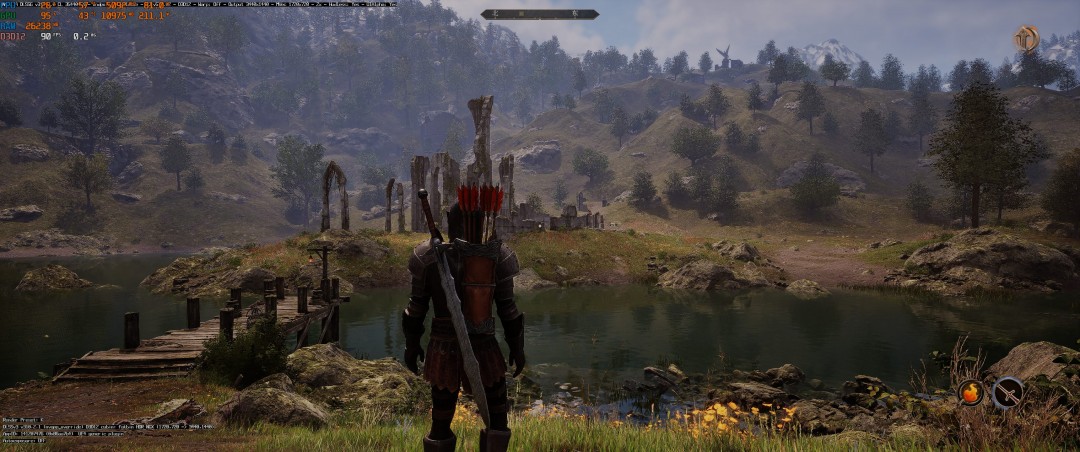Image resolution: width=1080 pixels, height=452 pixels.
Task: Select the sword weapon icon
Action: click(x=1007, y=392)
